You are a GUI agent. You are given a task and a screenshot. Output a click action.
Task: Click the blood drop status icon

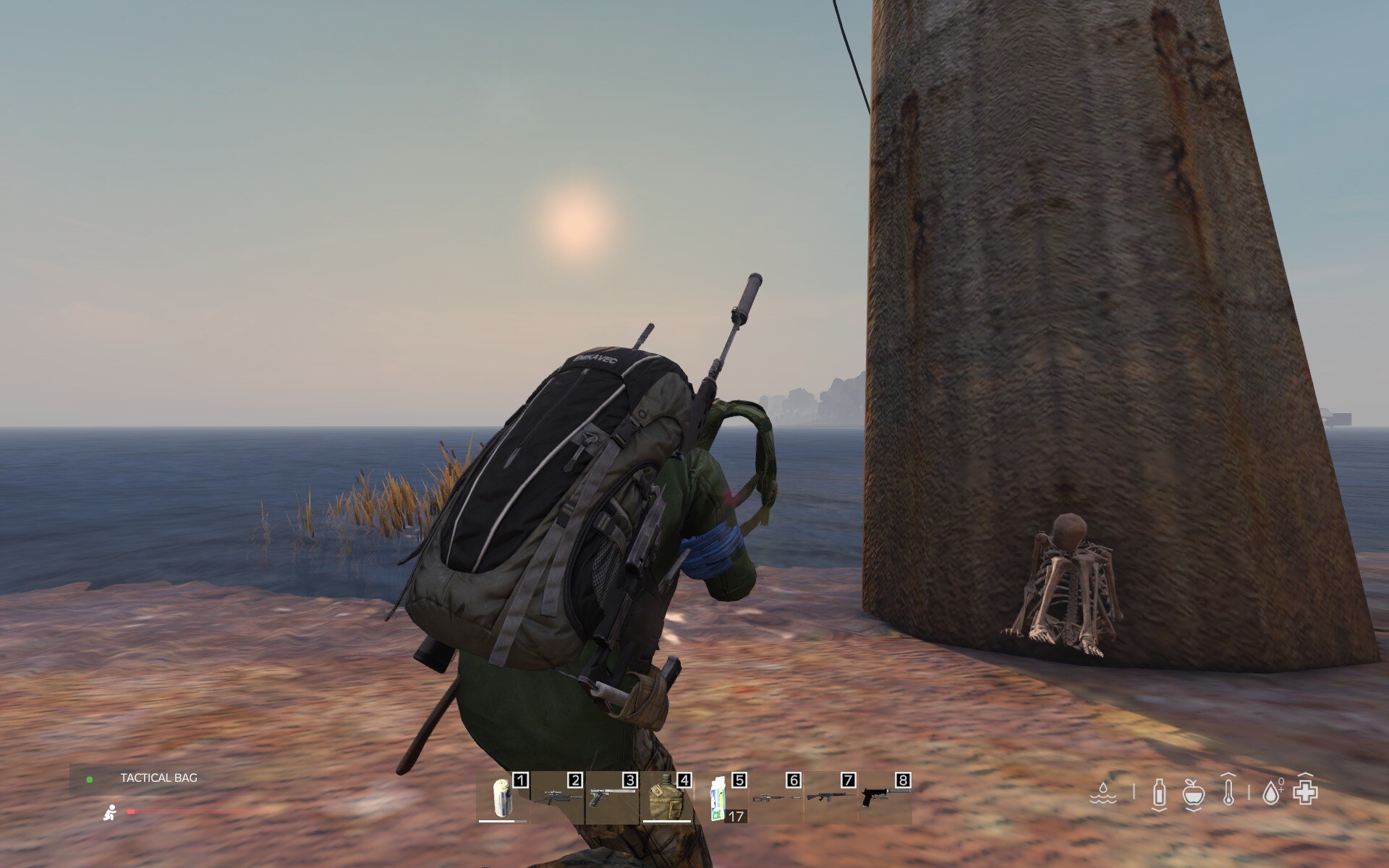pyautogui.click(x=1271, y=793)
